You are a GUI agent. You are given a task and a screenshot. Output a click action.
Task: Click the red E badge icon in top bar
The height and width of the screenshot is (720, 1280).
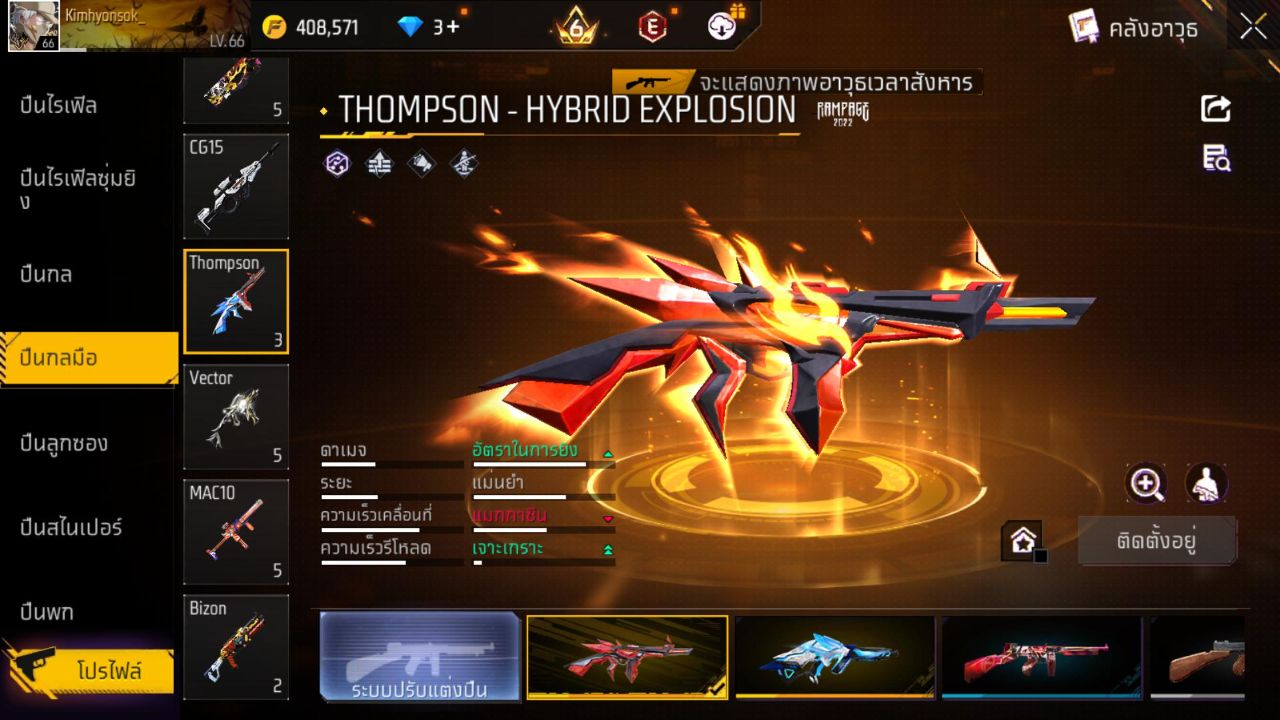(651, 27)
